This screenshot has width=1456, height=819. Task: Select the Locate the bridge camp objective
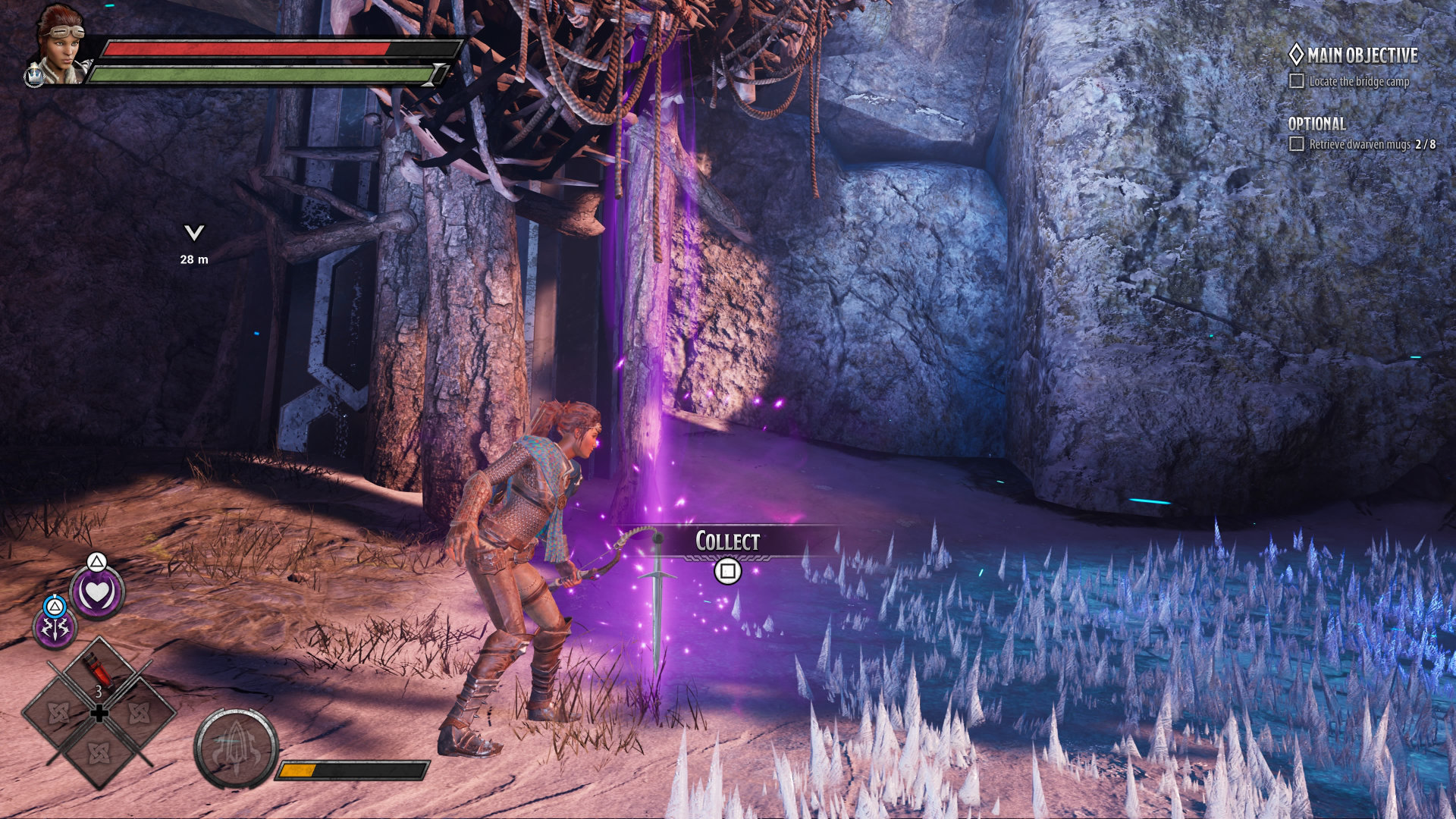1358,81
